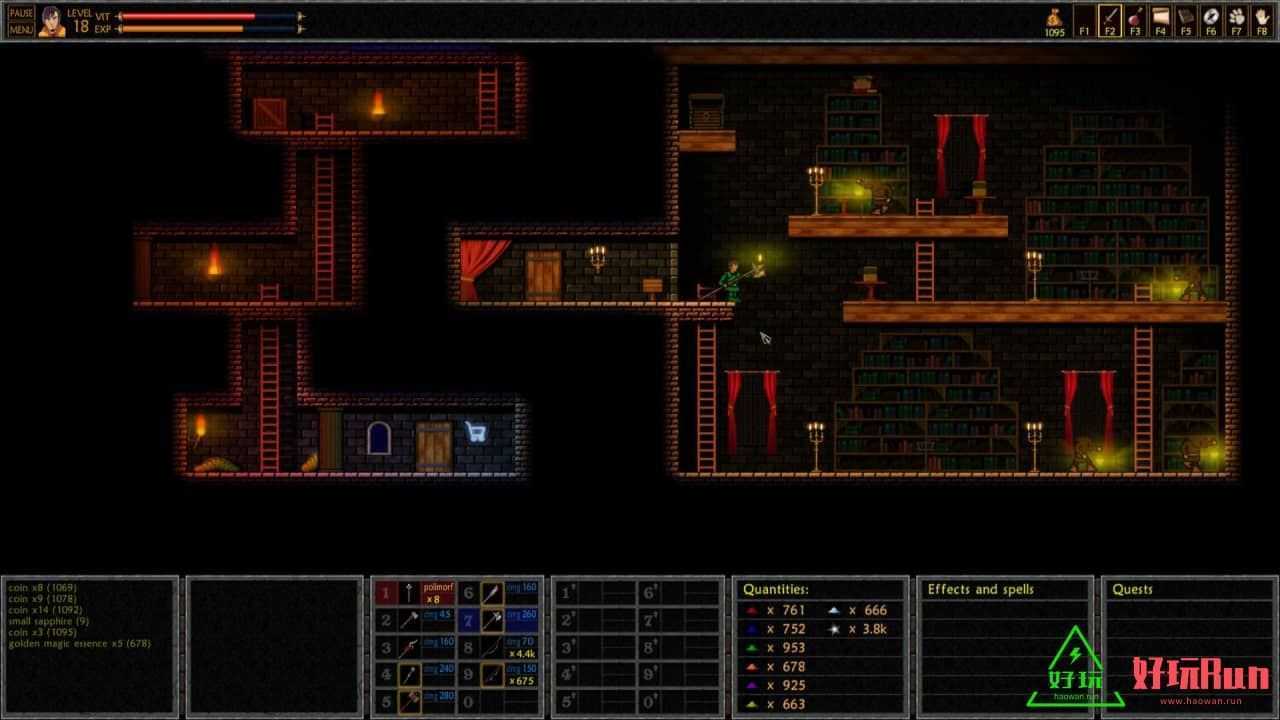This screenshot has width=1280, height=720.
Task: Click the hero portrait
Action: click(x=52, y=21)
